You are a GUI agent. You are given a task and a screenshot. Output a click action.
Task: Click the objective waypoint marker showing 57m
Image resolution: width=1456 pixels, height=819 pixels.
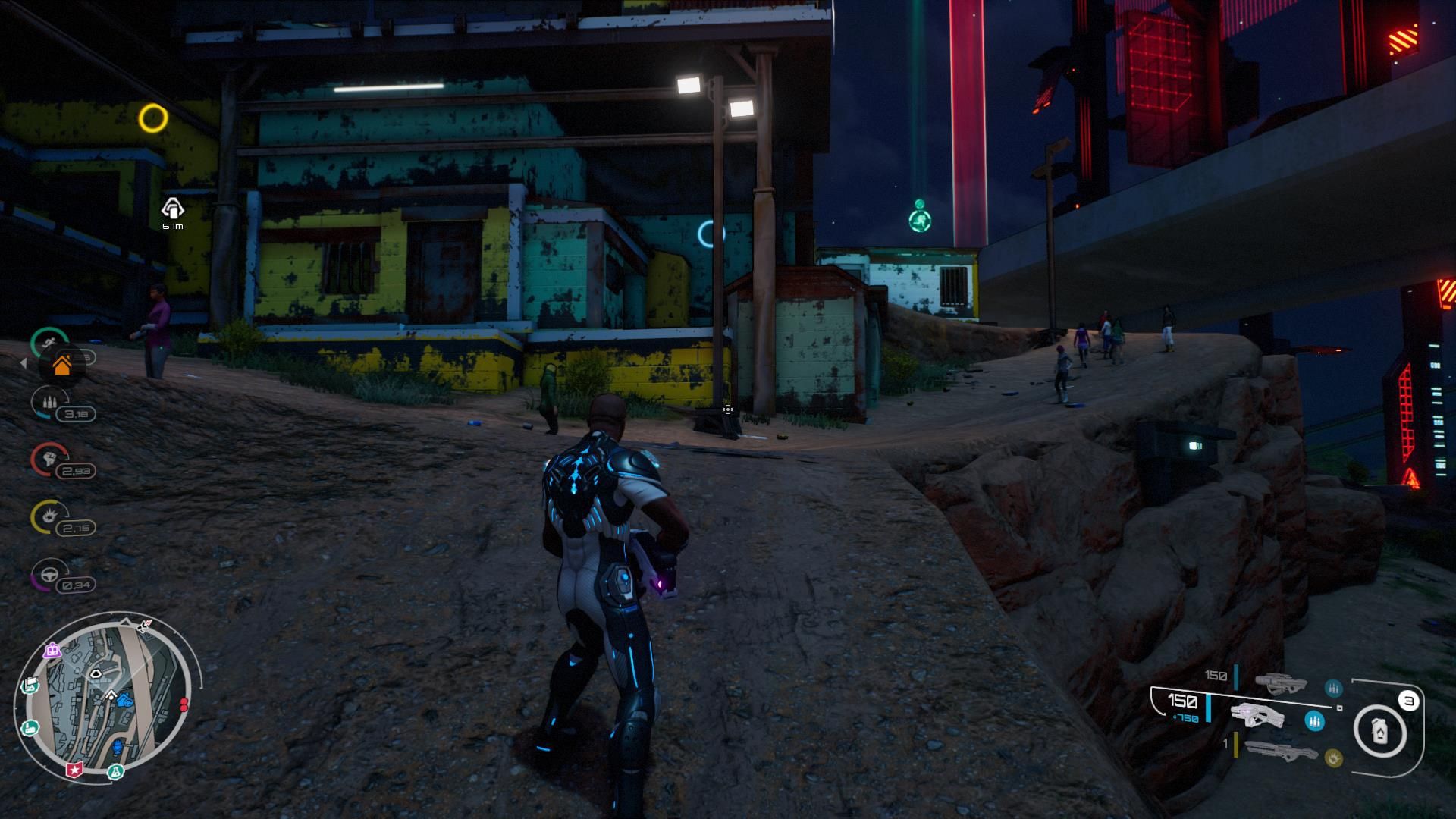click(x=173, y=208)
